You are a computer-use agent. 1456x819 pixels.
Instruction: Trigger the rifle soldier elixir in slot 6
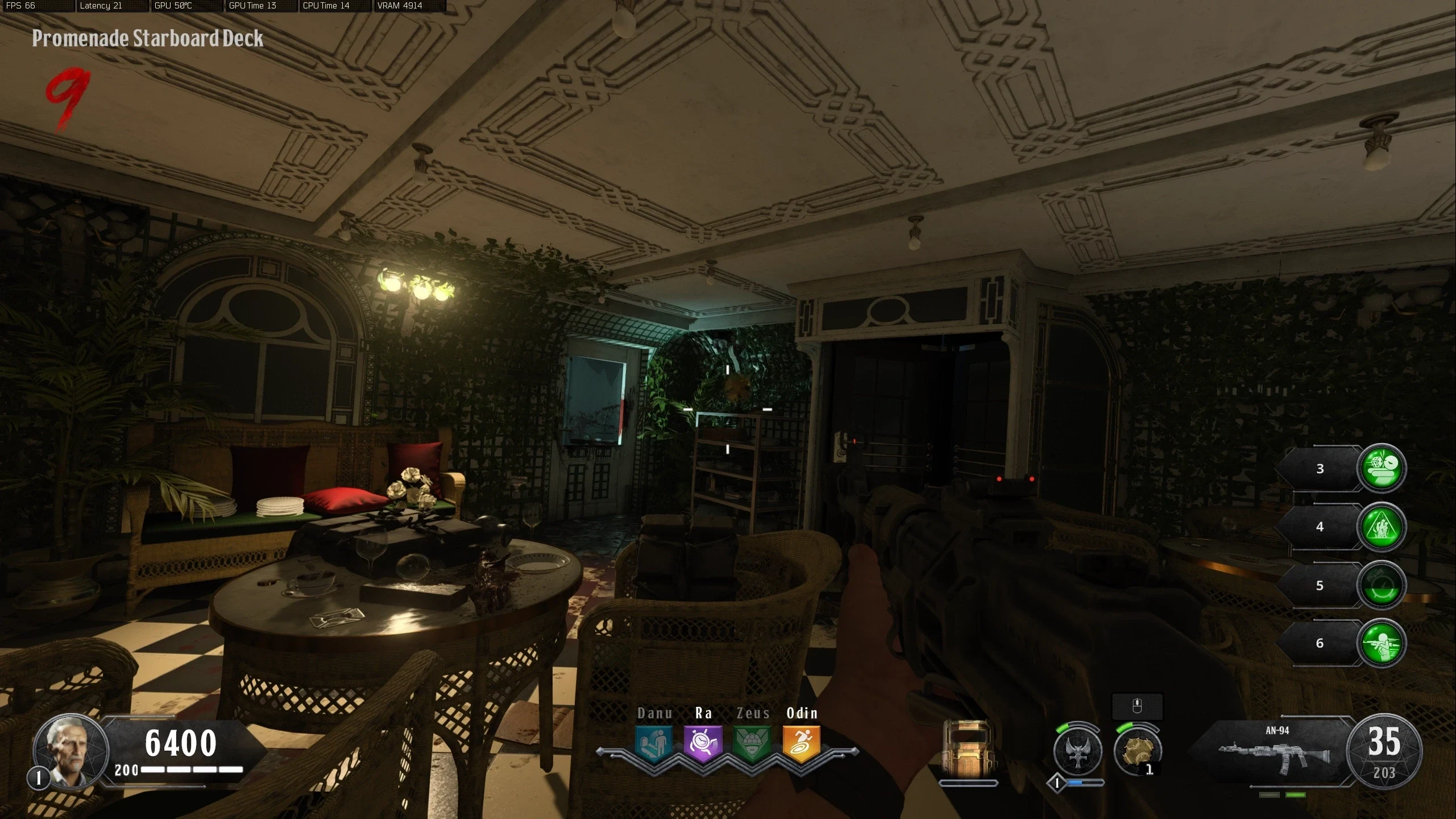1382,643
